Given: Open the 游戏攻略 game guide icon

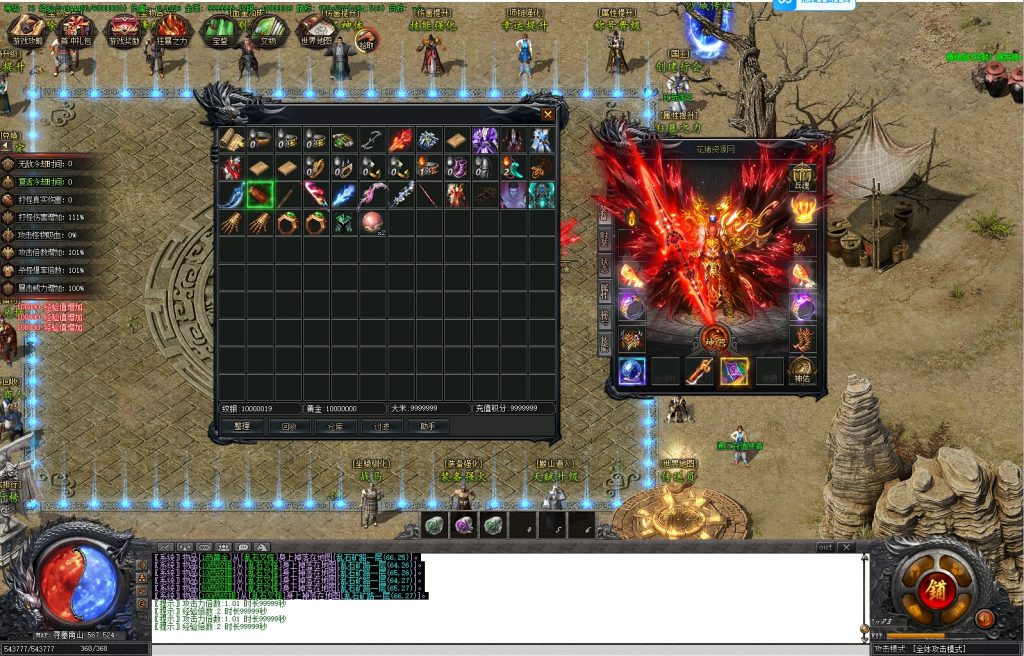Looking at the screenshot, I should coord(27,28).
